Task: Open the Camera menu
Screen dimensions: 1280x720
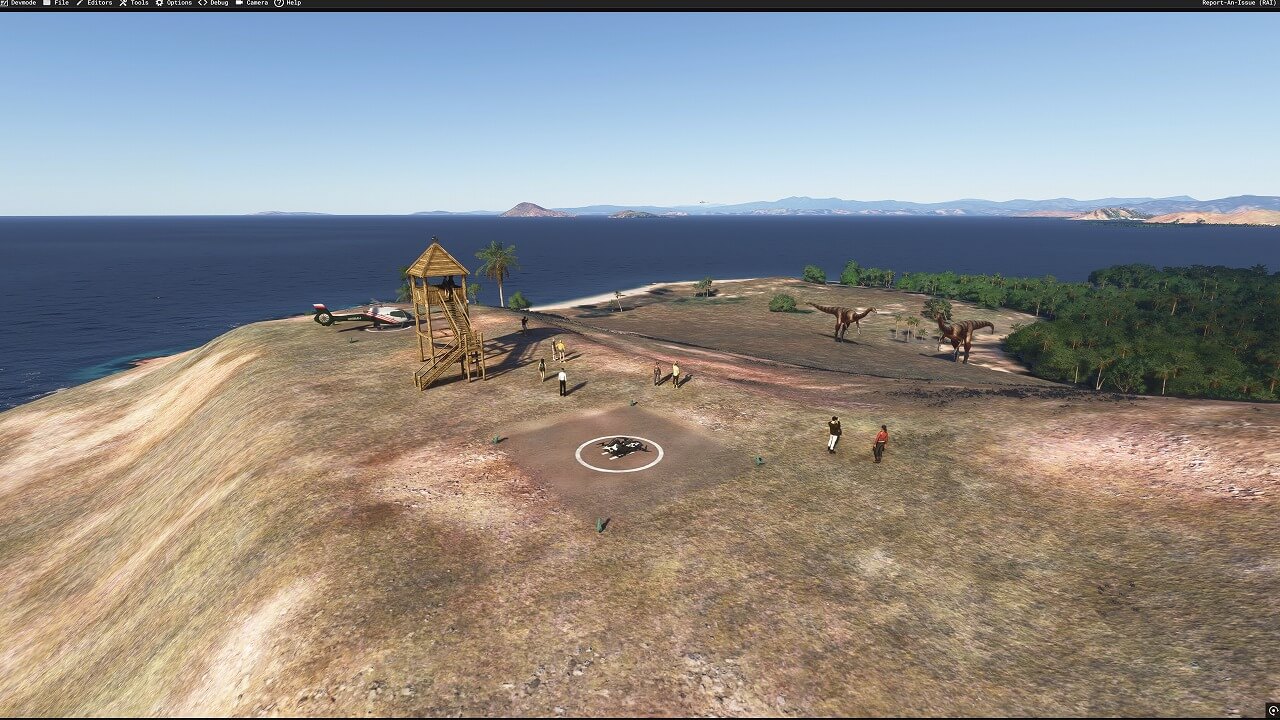Action: click(252, 3)
